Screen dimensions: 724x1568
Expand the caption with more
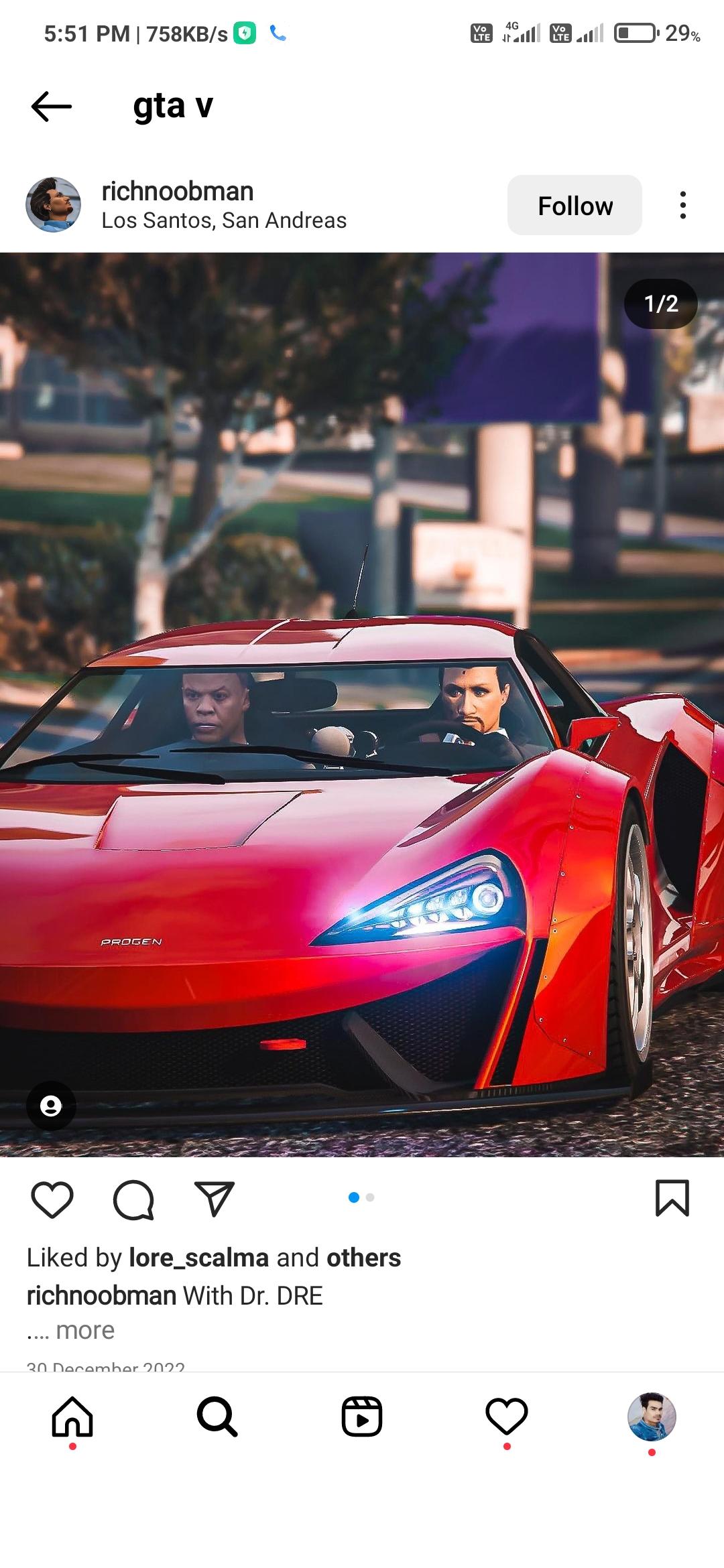coord(85,1330)
